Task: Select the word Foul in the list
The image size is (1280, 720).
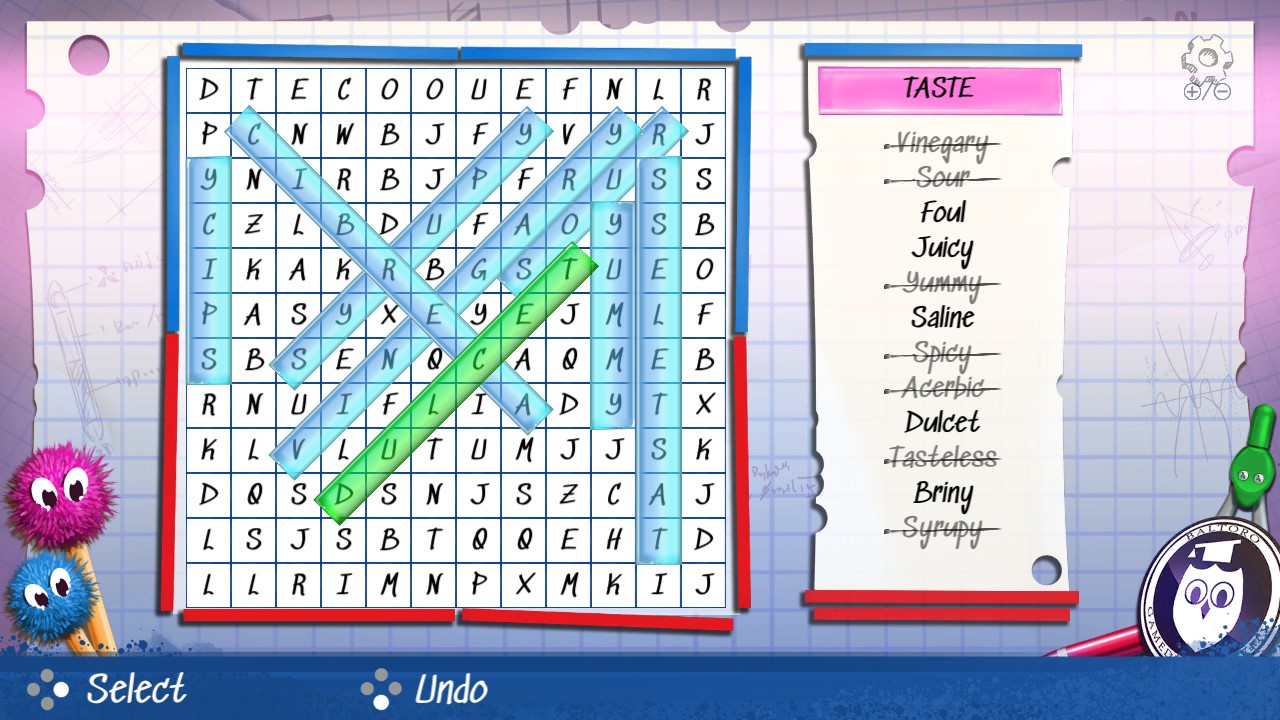Action: [x=943, y=212]
